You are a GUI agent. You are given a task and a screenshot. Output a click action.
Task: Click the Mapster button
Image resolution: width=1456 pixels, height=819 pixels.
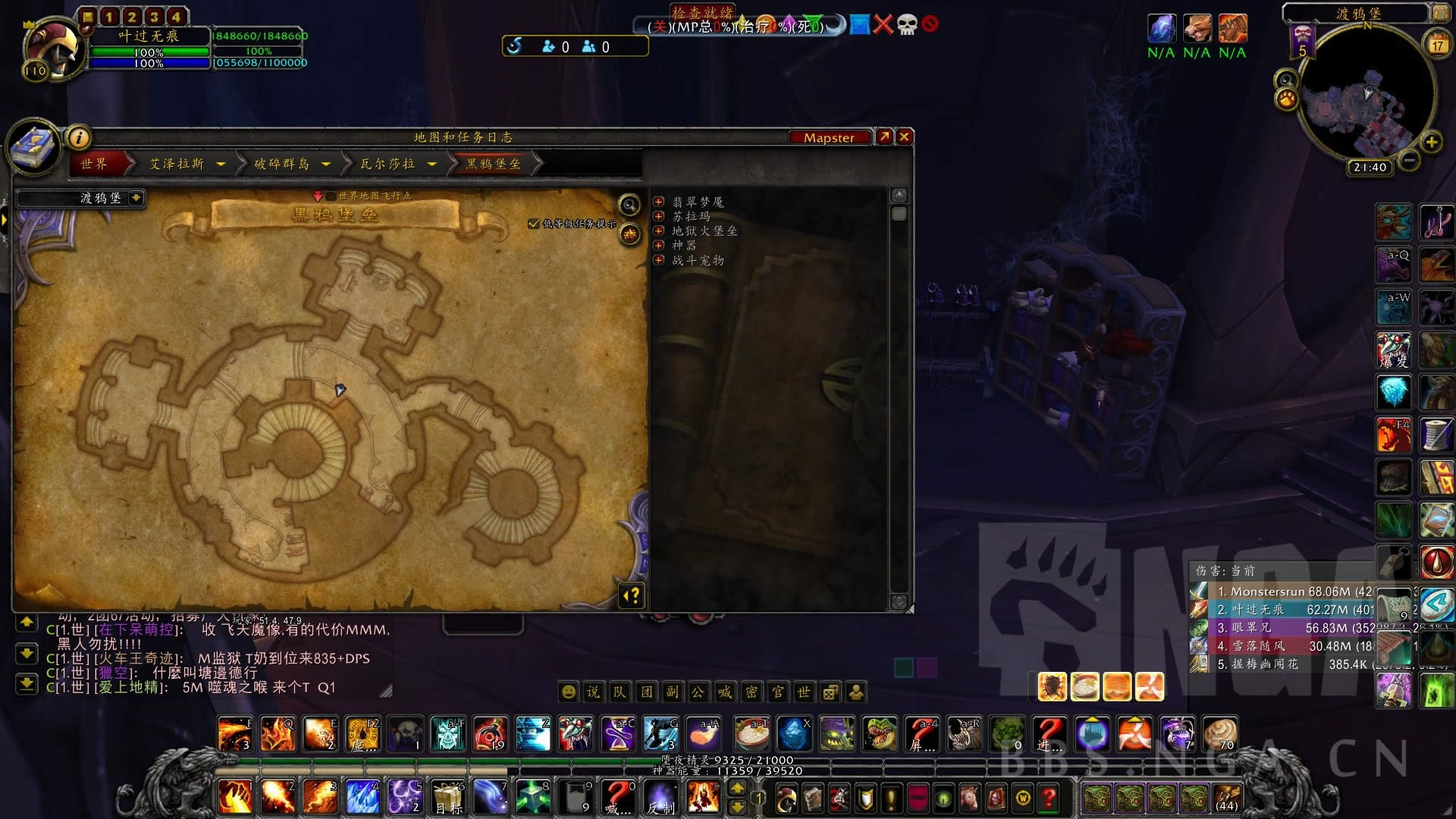tap(829, 138)
